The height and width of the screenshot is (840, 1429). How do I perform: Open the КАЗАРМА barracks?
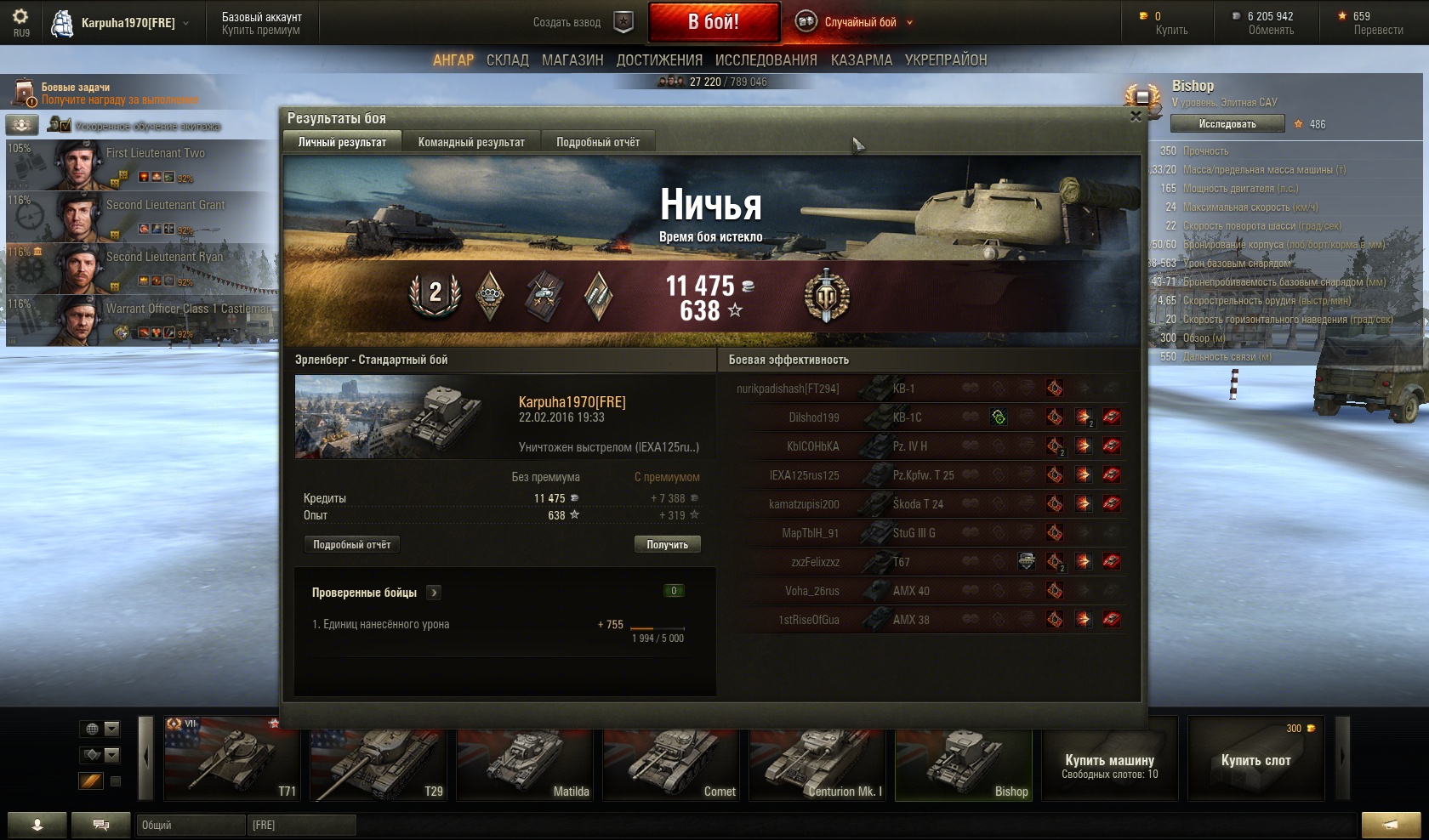[x=862, y=60]
